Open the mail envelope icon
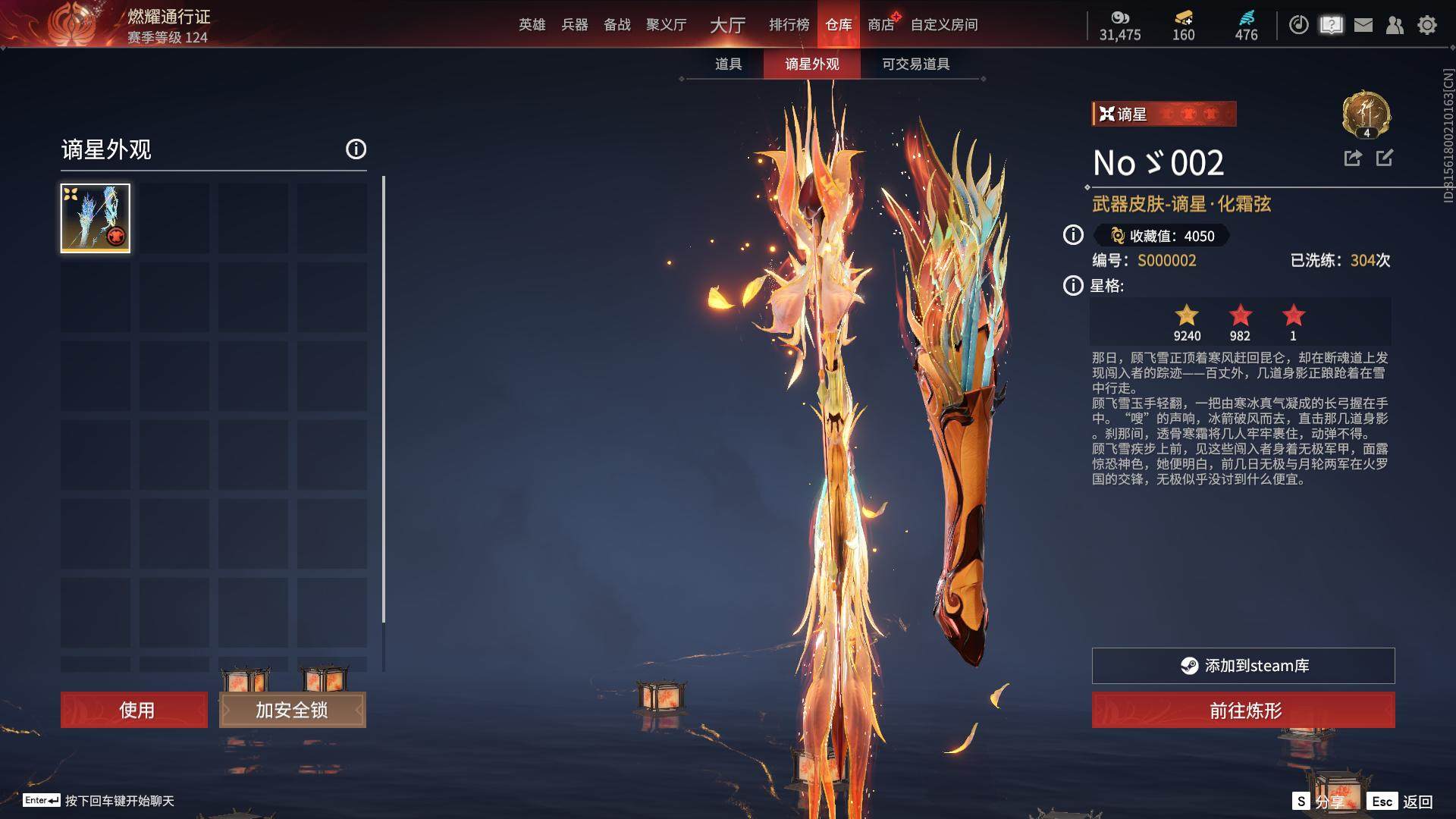 click(x=1363, y=25)
